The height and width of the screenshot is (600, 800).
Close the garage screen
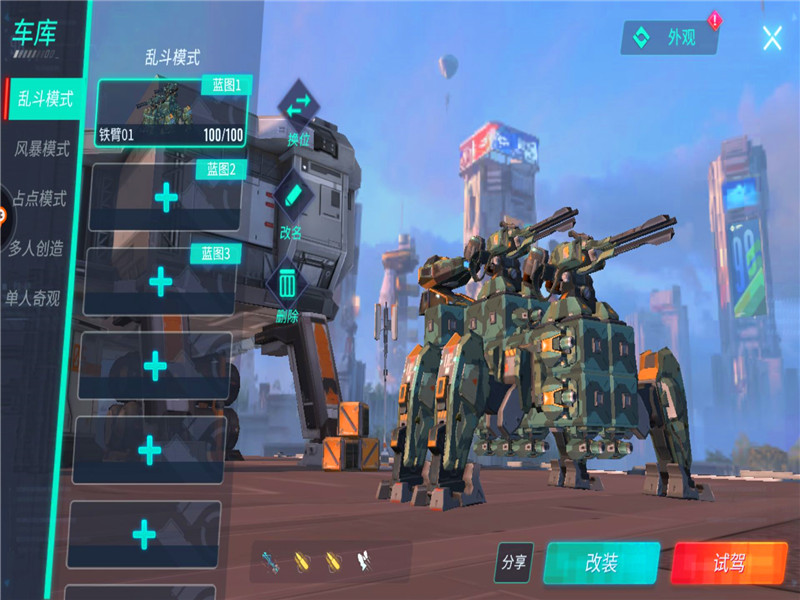point(772,38)
